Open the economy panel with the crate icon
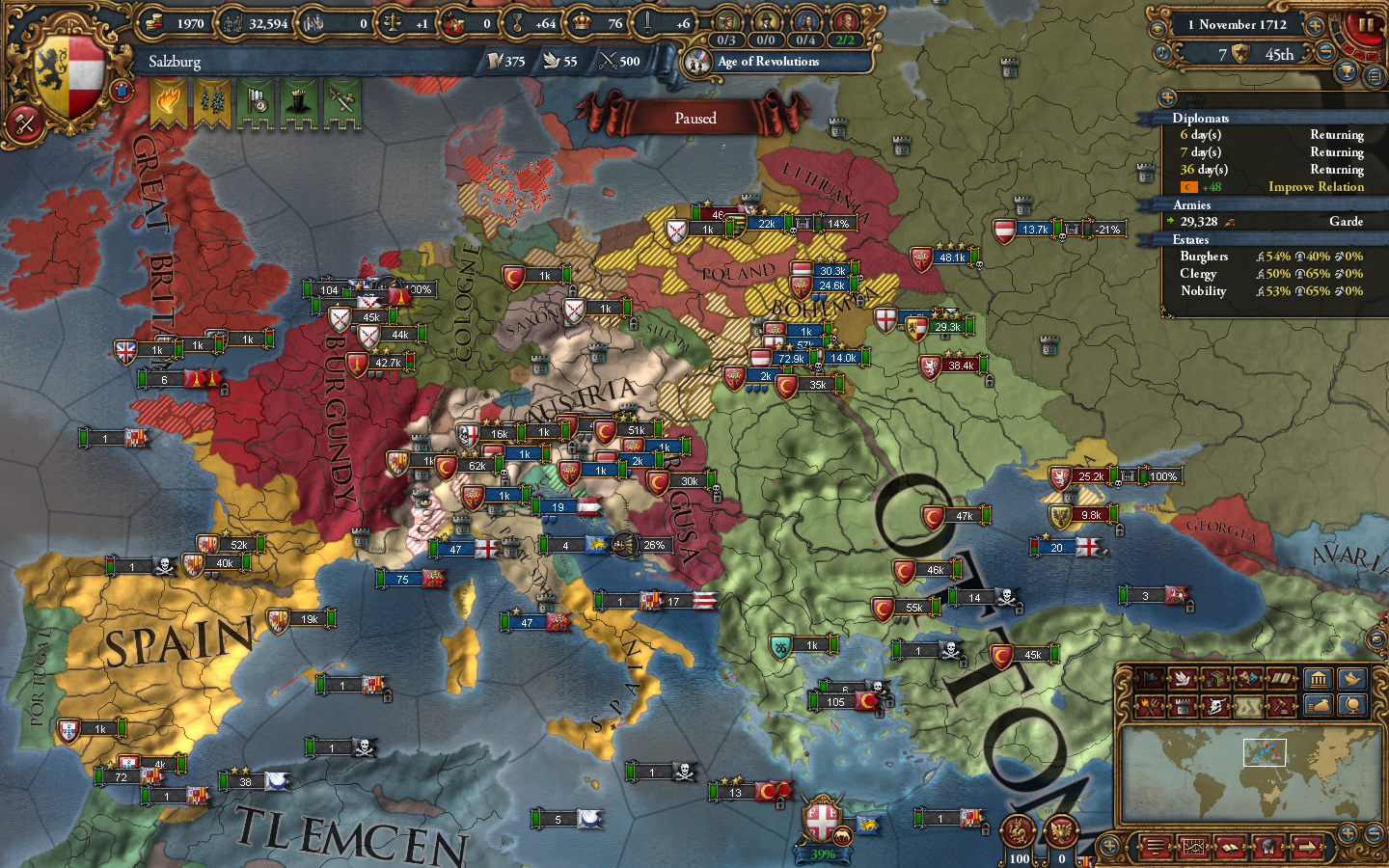Viewport: 1389px width, 868px height. tap(1217, 680)
